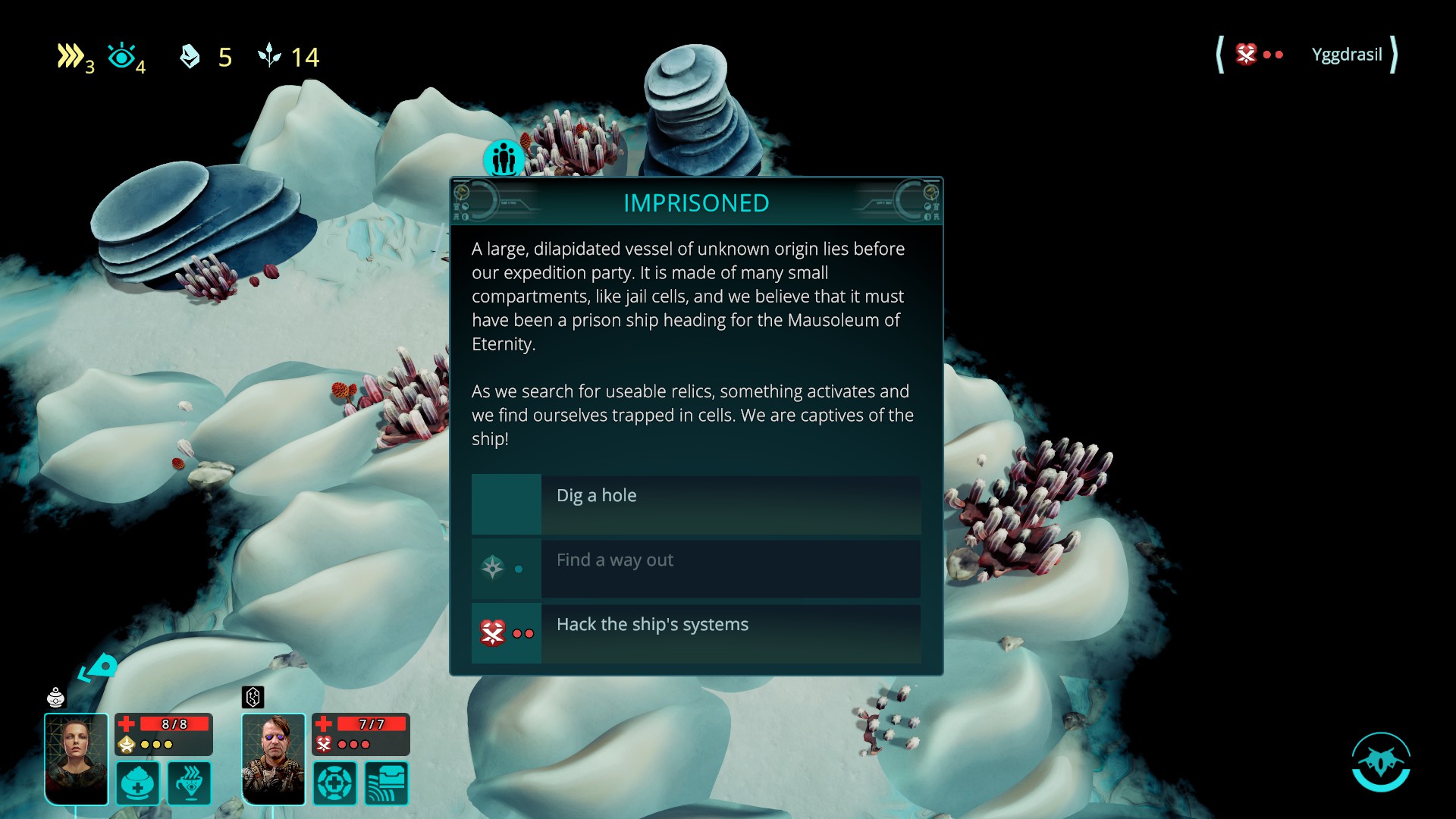Click the Yggdrasil location label
This screenshot has width=1456, height=819.
pos(1347,55)
